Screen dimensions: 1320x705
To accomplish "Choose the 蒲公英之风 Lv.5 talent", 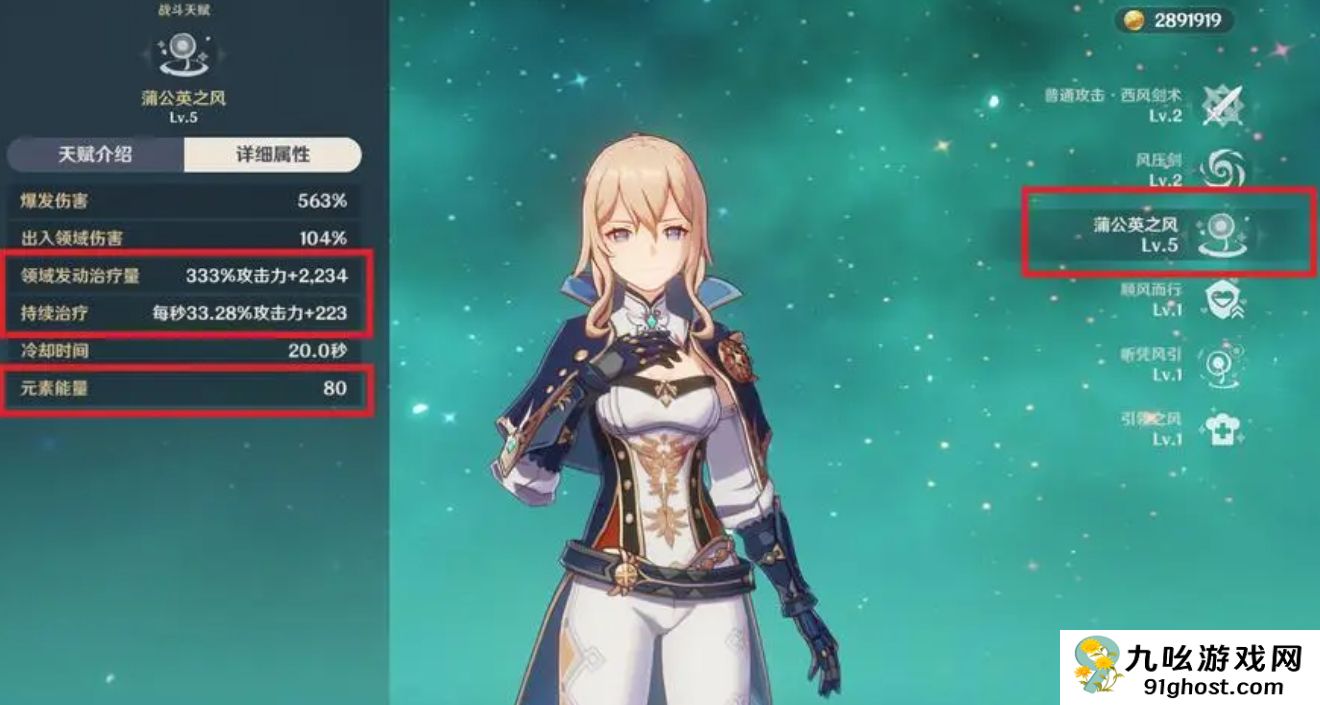I will [1222, 233].
